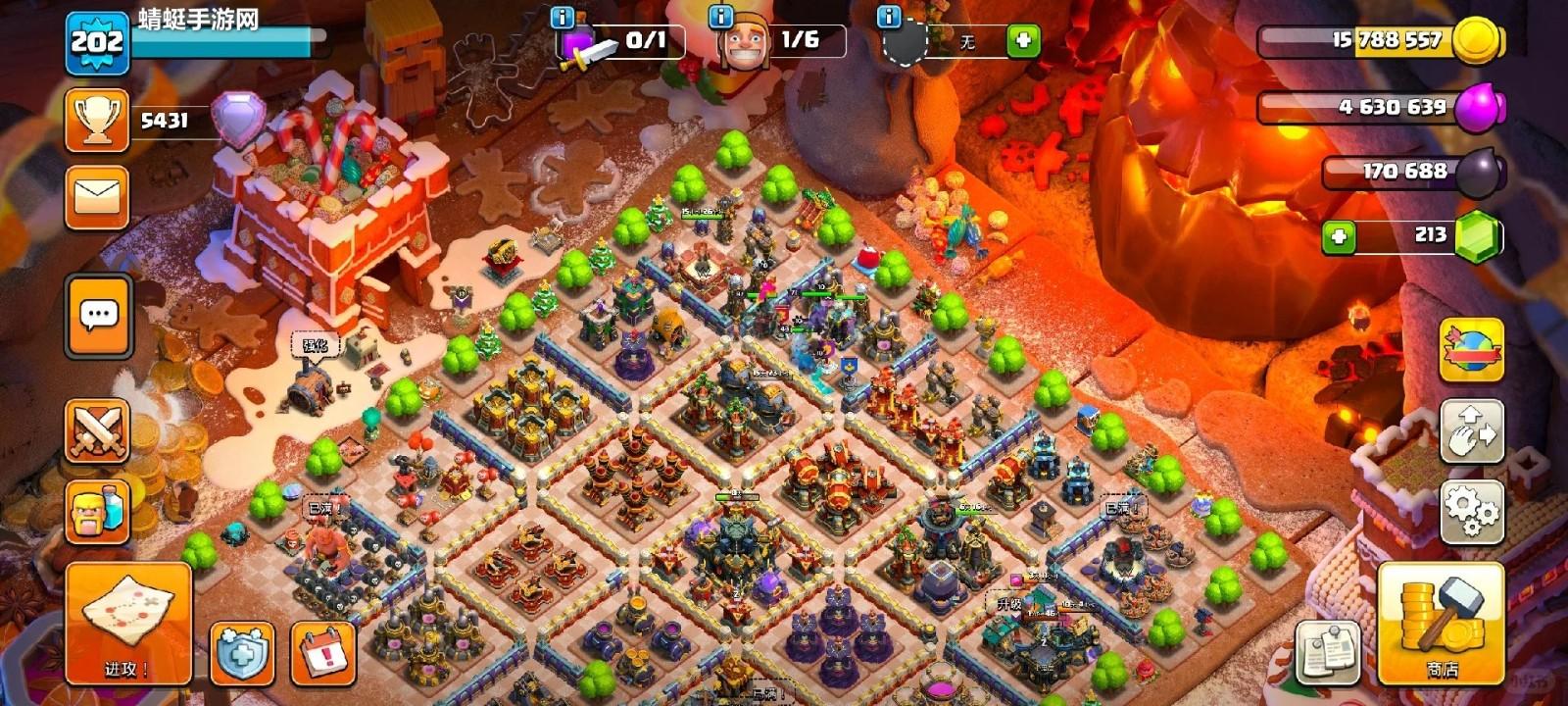Open the Shop with hammer icon
This screenshot has height=706, width=1568.
click(x=1441, y=624)
